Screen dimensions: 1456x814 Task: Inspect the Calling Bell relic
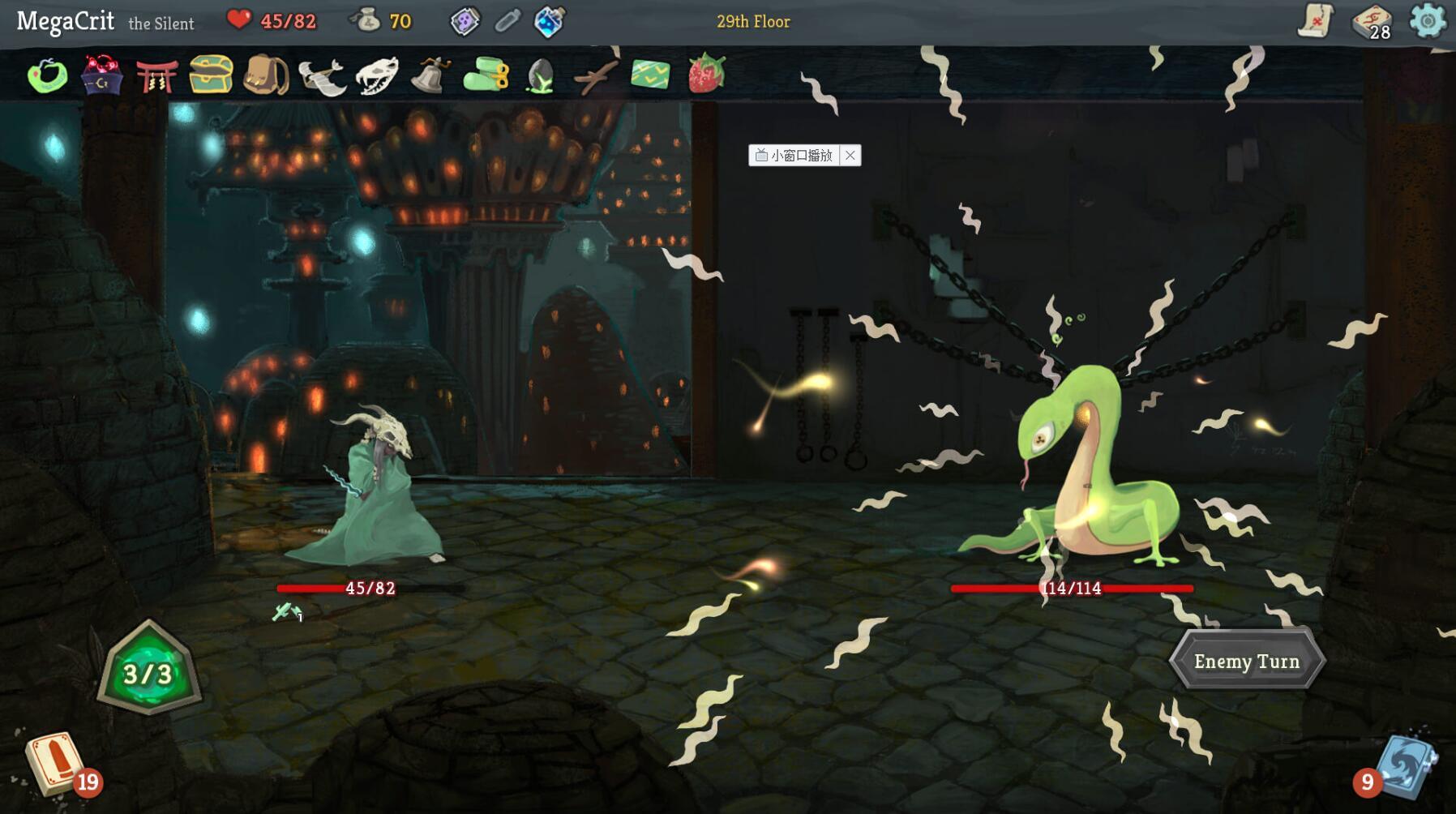point(431,77)
